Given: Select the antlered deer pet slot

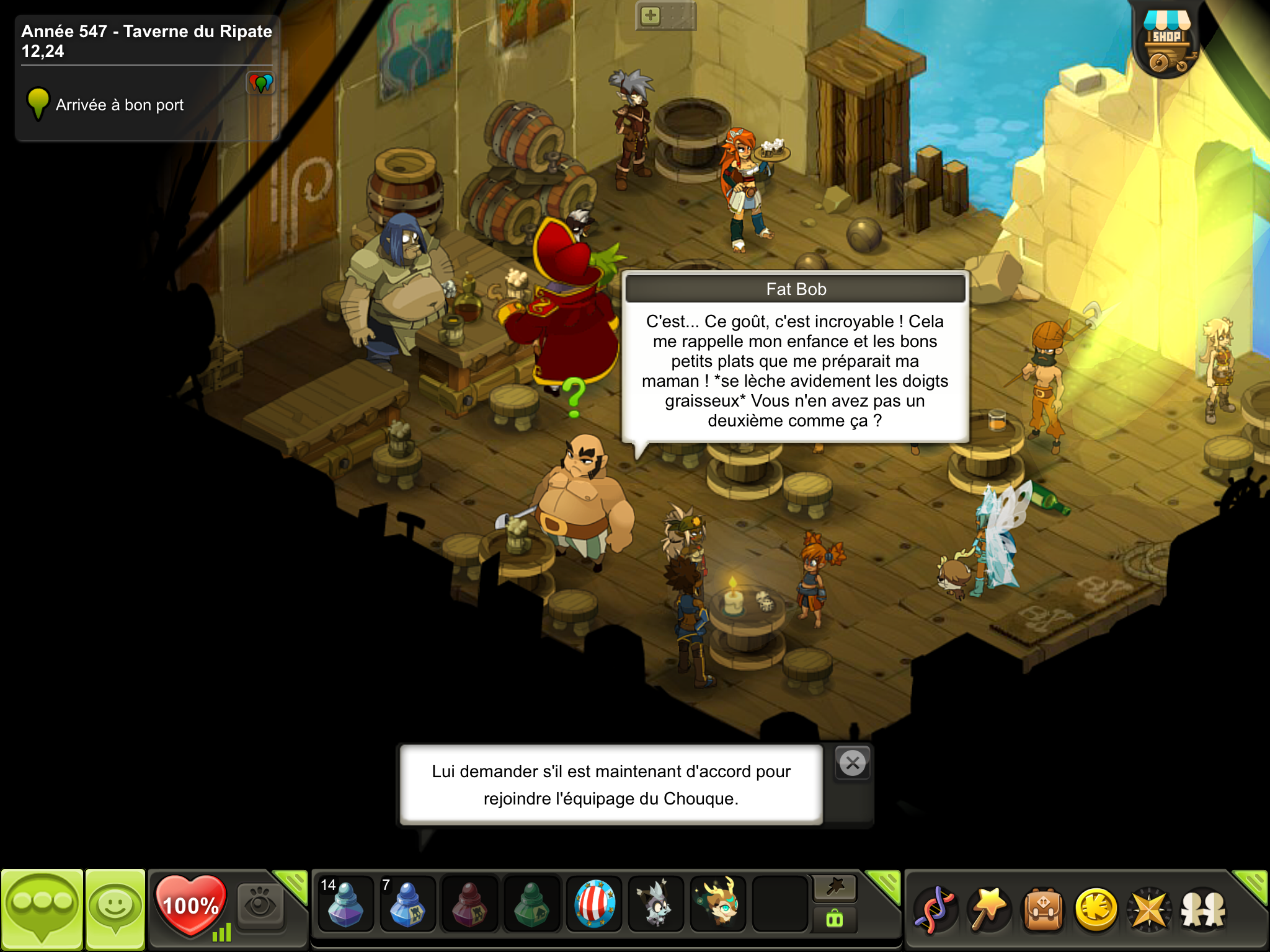Looking at the screenshot, I should [x=718, y=903].
